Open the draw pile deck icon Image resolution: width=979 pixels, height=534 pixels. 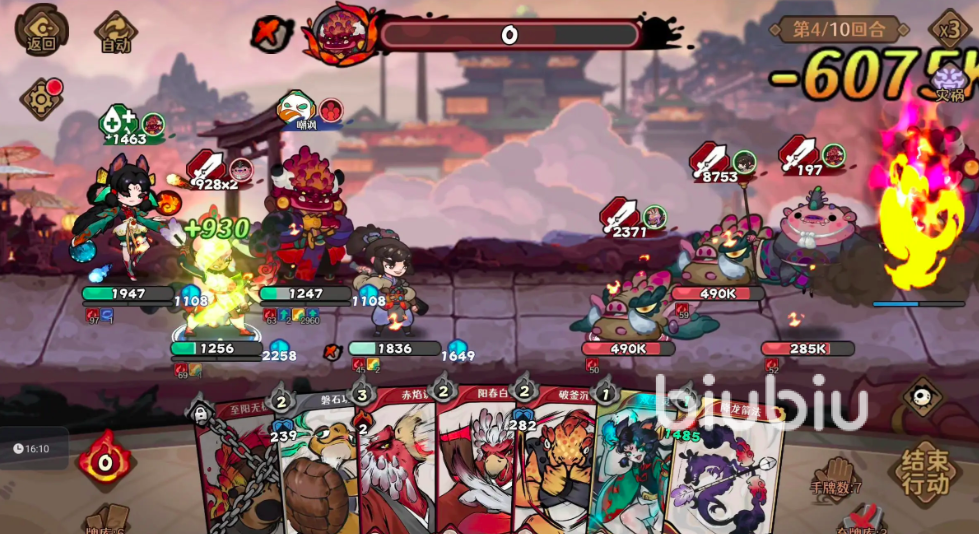click(x=105, y=520)
